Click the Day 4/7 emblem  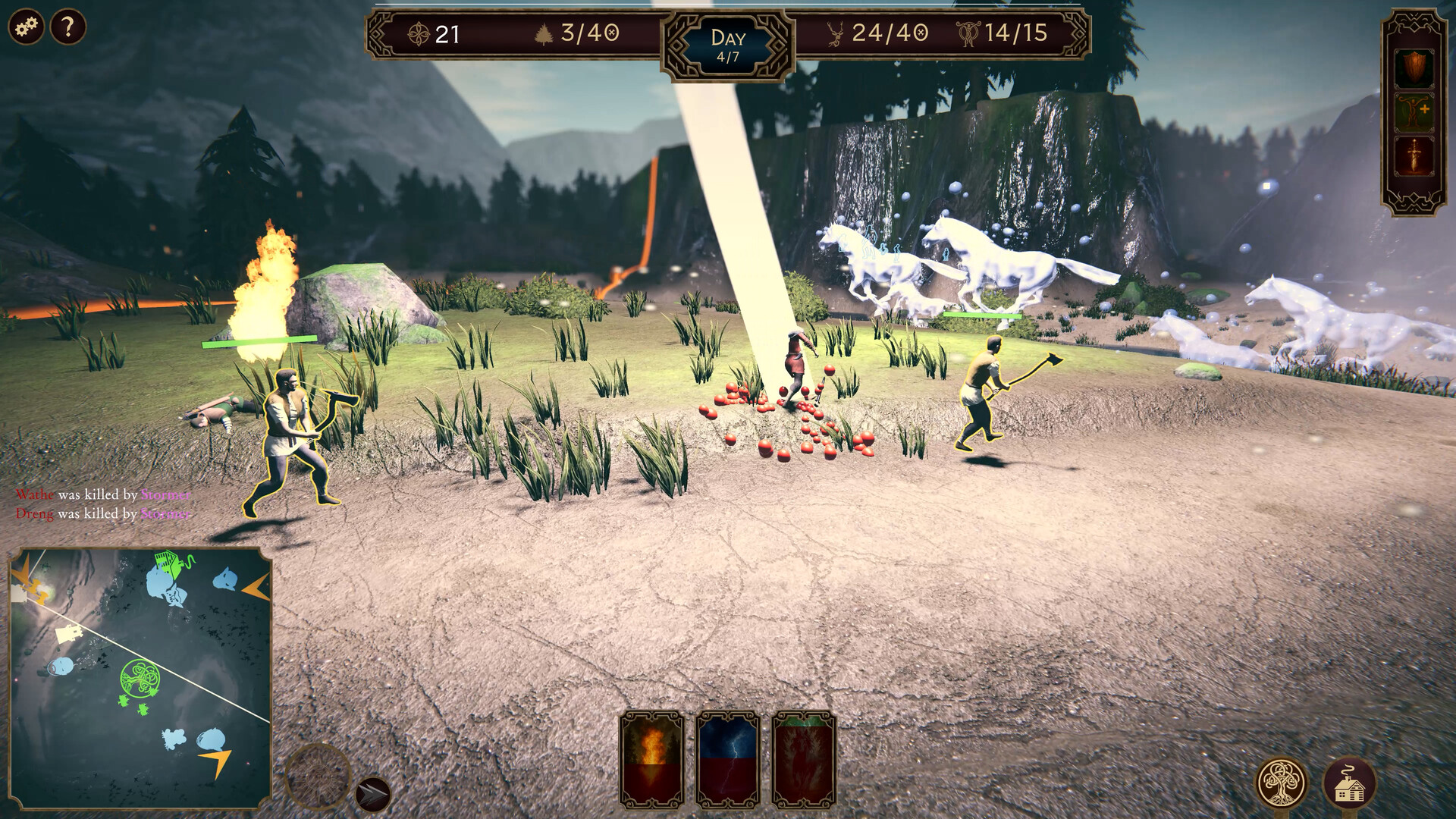[x=728, y=45]
